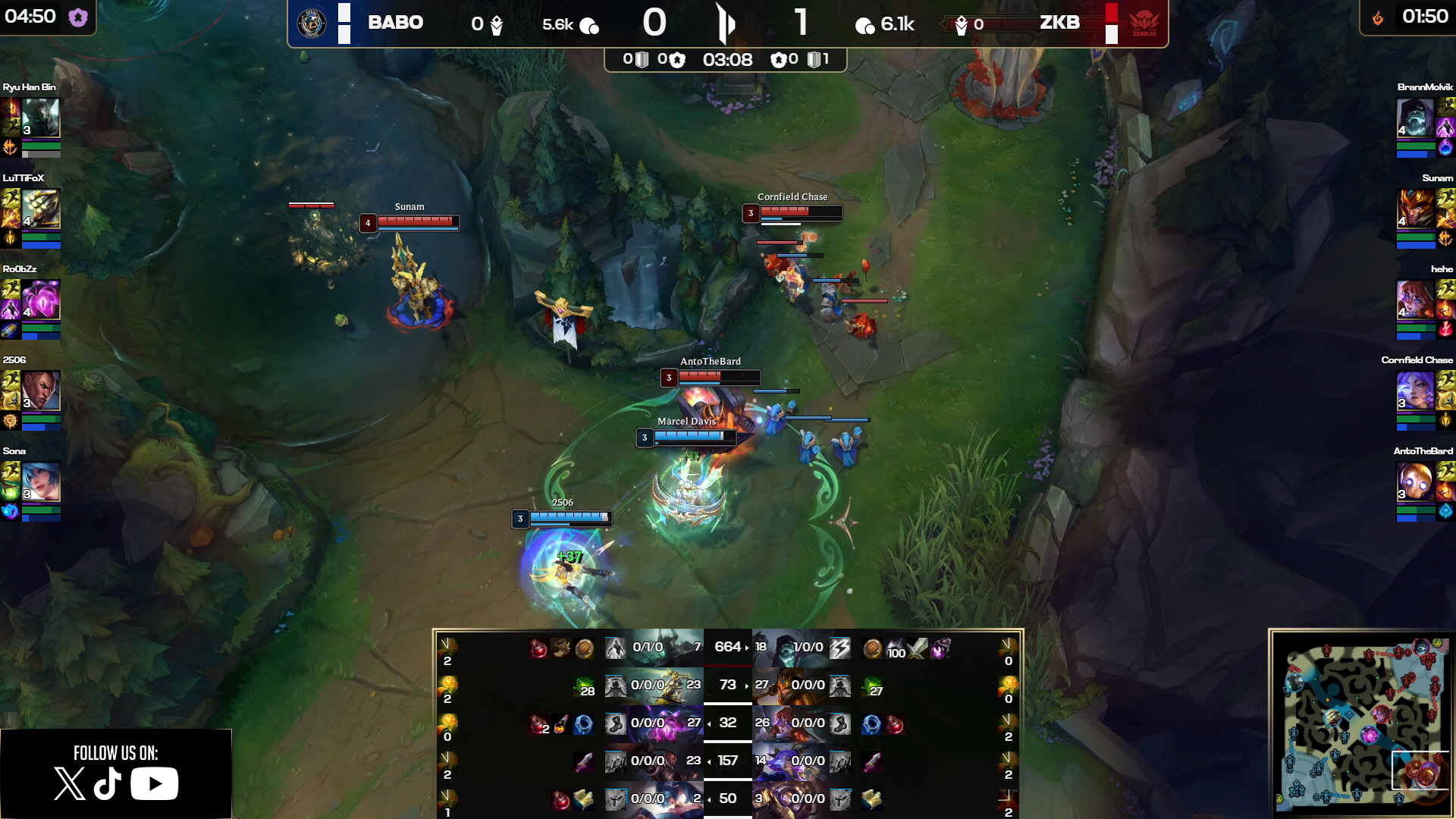This screenshot has height=819, width=1456.
Task: Click Sunam's portrait in the sidebar
Action: tap(1415, 208)
